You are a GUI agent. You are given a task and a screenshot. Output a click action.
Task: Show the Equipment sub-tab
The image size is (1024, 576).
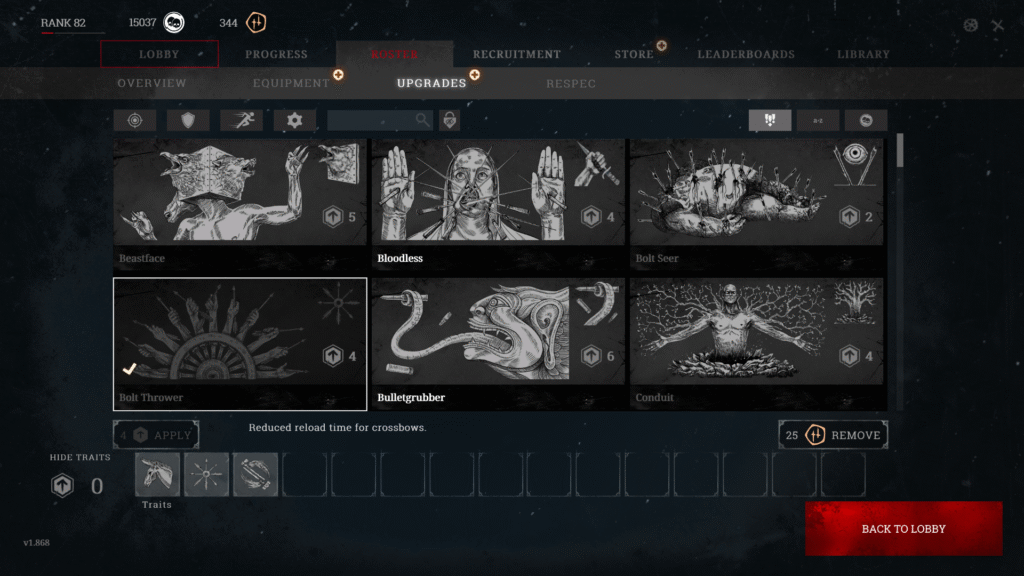point(291,83)
